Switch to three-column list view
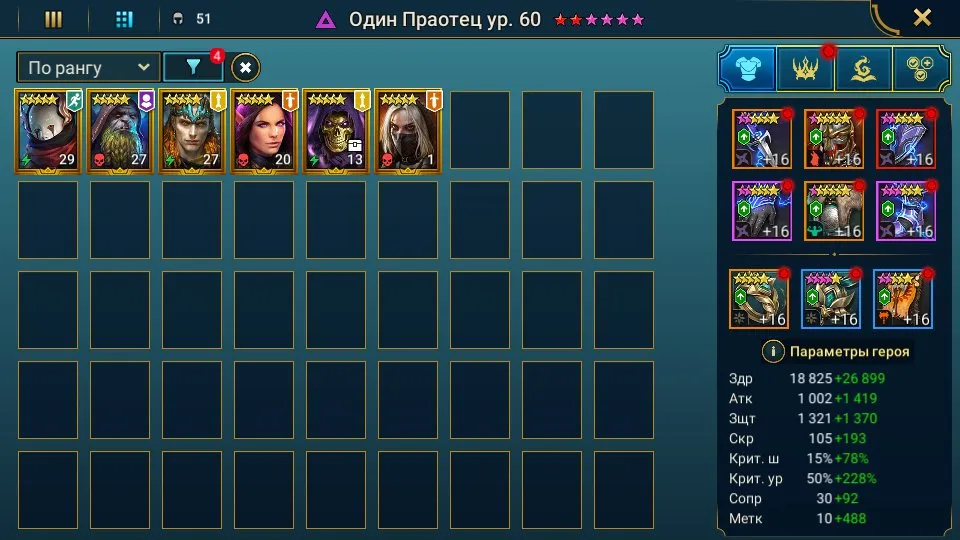 54,19
